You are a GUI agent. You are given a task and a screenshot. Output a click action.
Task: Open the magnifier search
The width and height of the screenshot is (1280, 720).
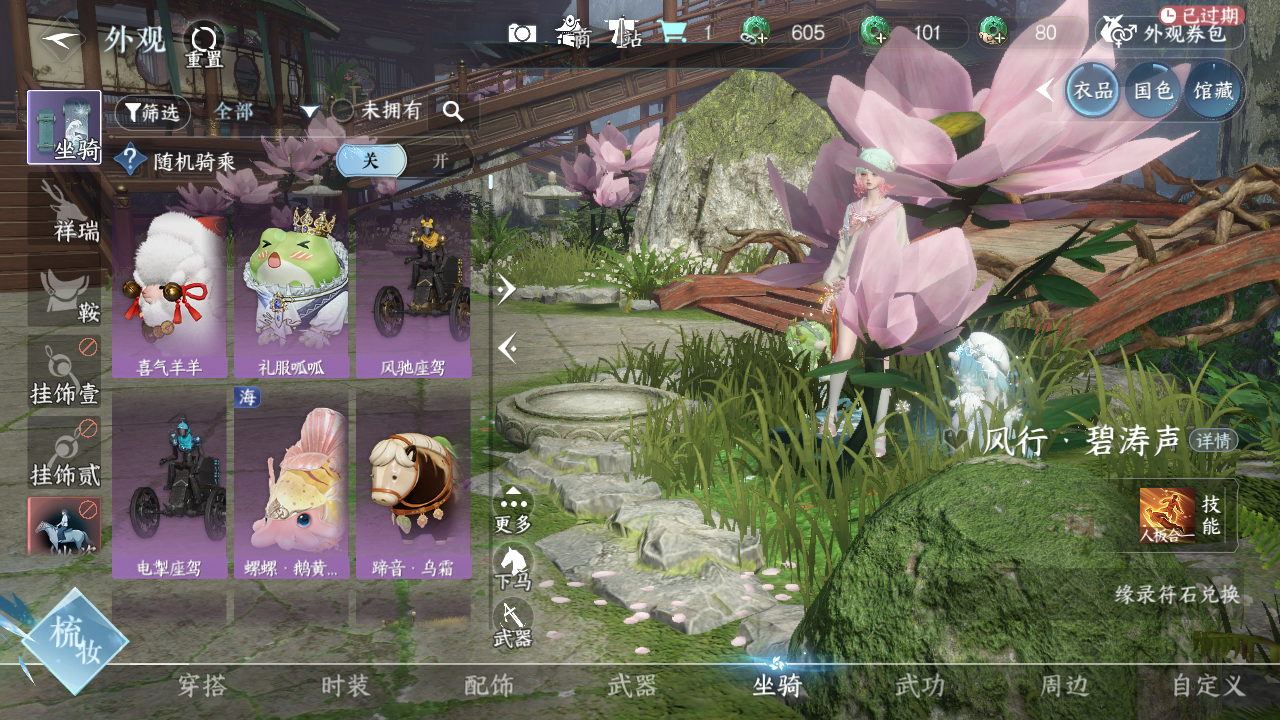click(453, 112)
